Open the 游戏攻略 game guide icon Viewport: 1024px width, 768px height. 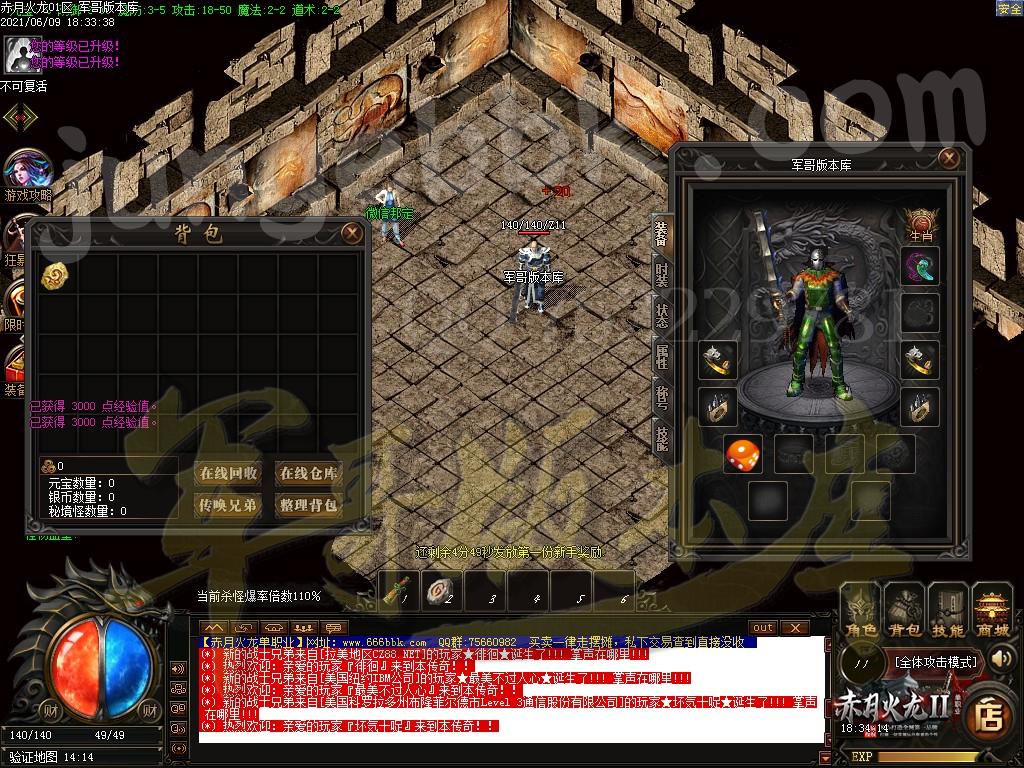pyautogui.click(x=27, y=176)
